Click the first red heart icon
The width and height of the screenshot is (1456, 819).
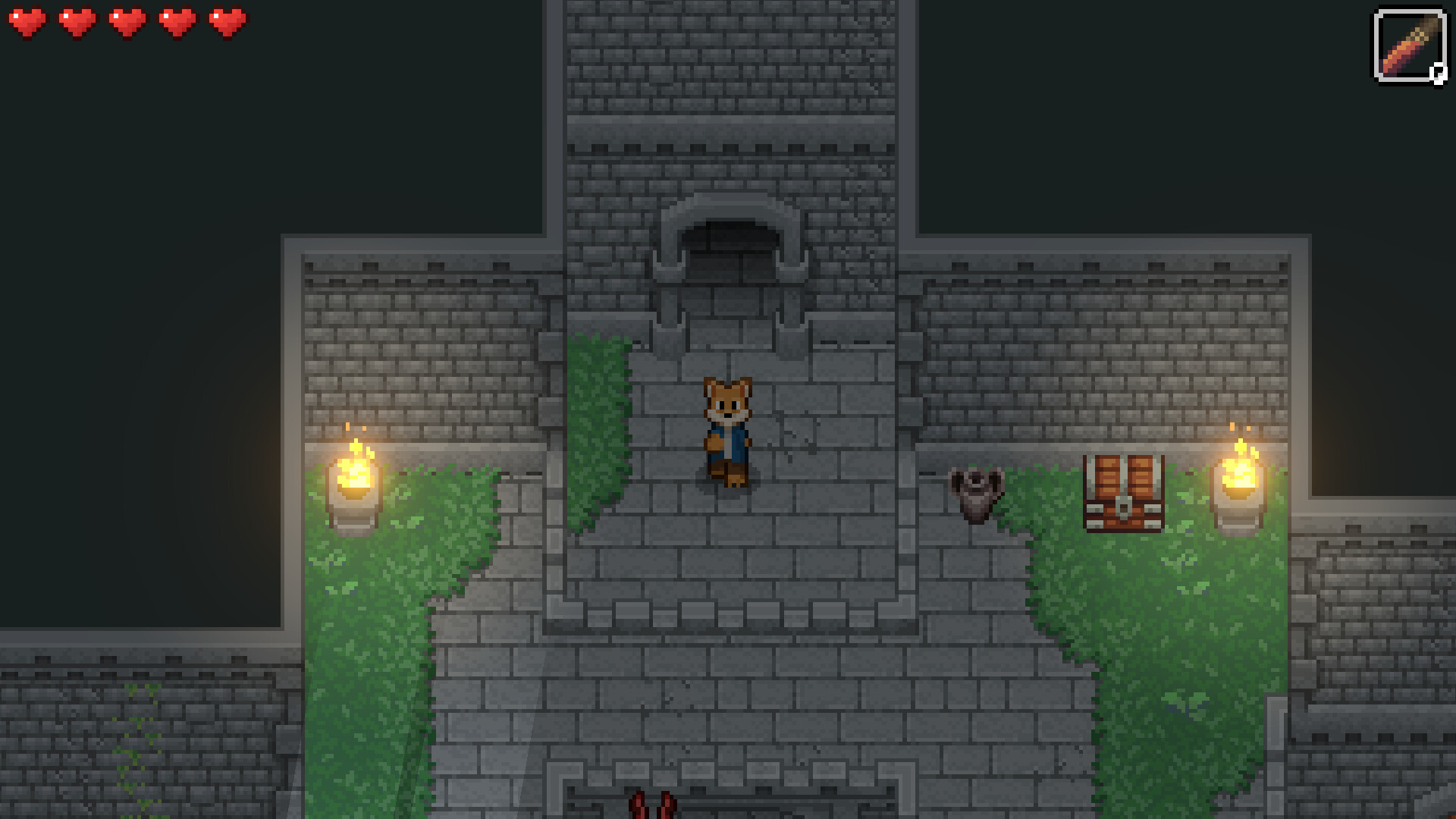[29, 23]
